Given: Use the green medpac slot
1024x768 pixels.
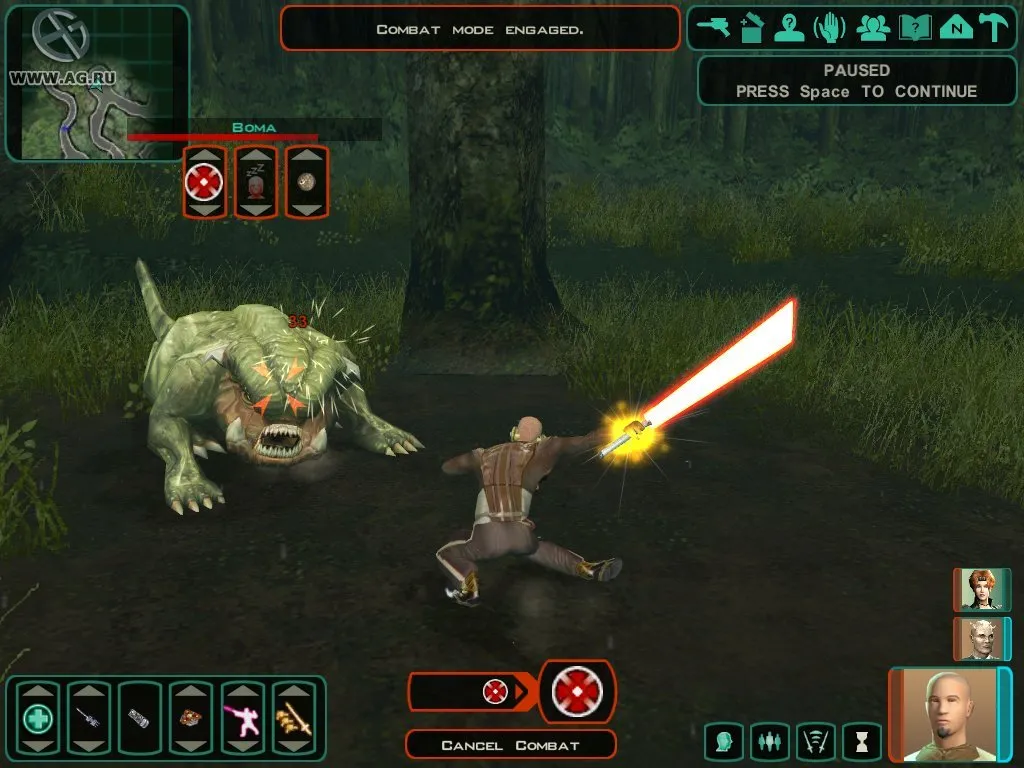Looking at the screenshot, I should [x=38, y=718].
